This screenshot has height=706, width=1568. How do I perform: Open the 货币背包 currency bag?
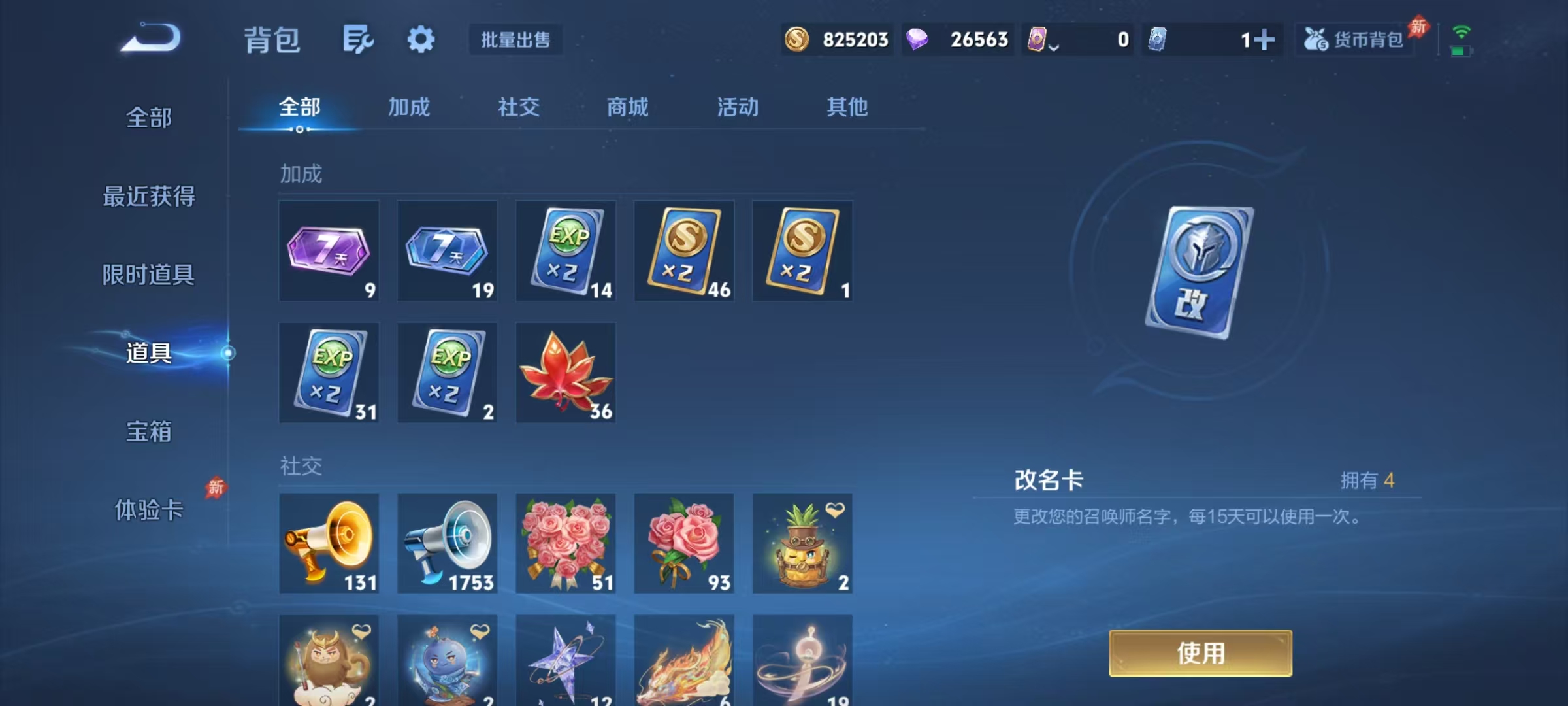tap(1354, 39)
